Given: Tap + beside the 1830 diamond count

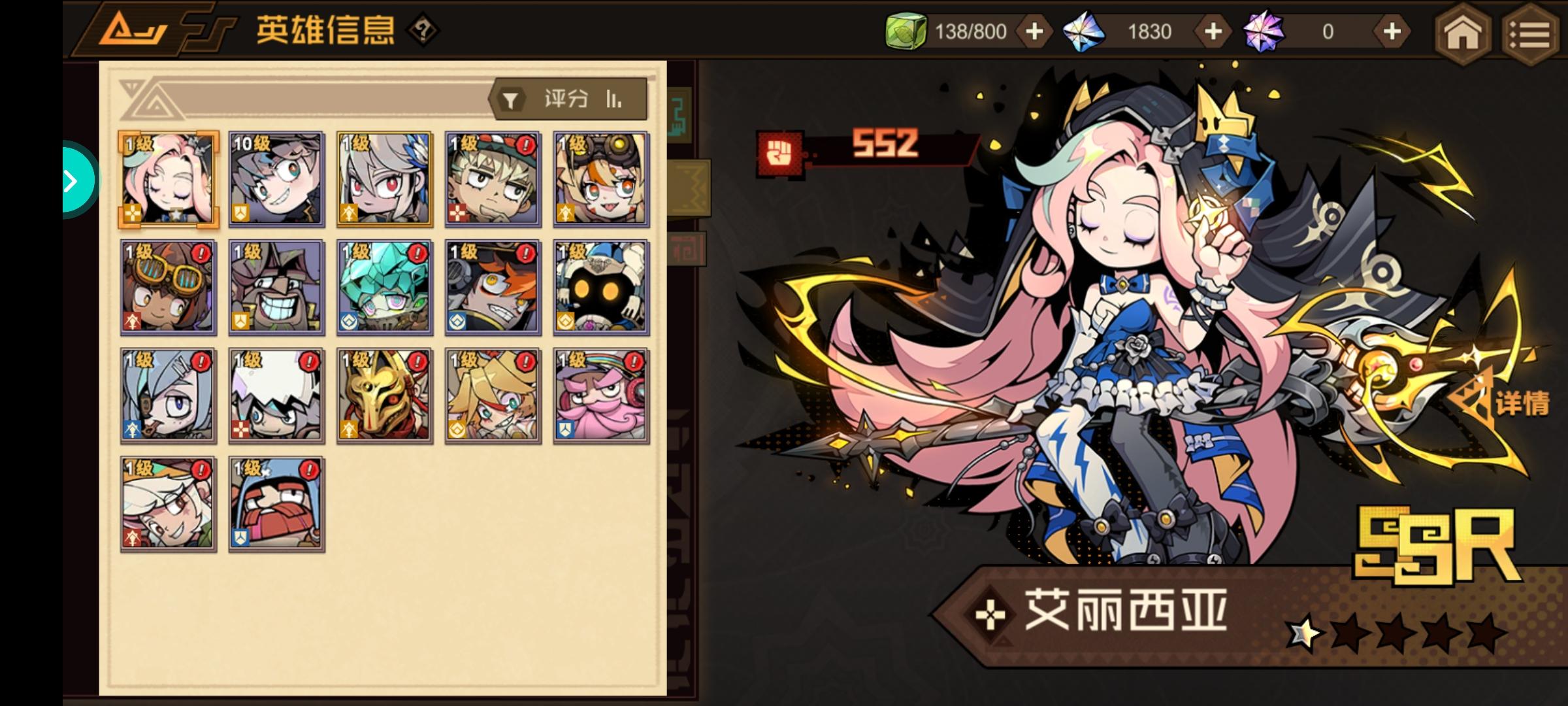Looking at the screenshot, I should 1212,30.
